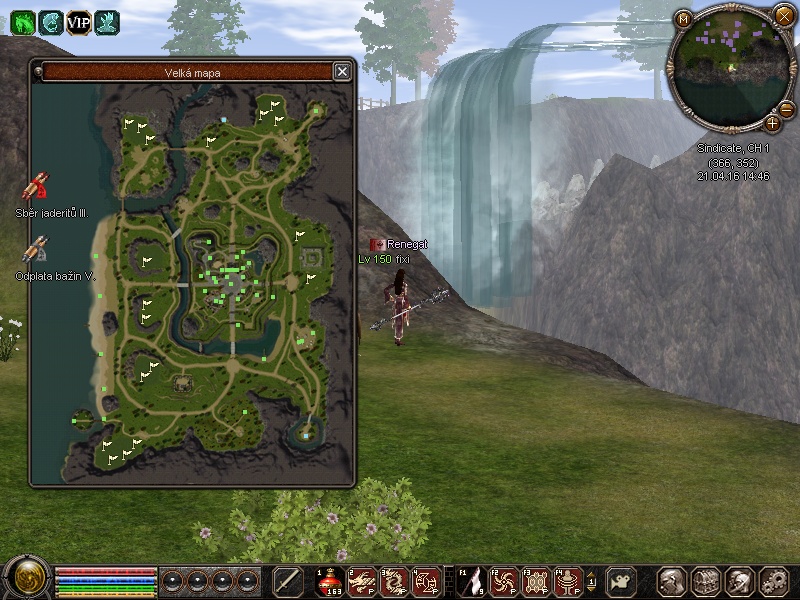Toggle the big map with the M button
This screenshot has height=600, width=800.
pyautogui.click(x=684, y=19)
